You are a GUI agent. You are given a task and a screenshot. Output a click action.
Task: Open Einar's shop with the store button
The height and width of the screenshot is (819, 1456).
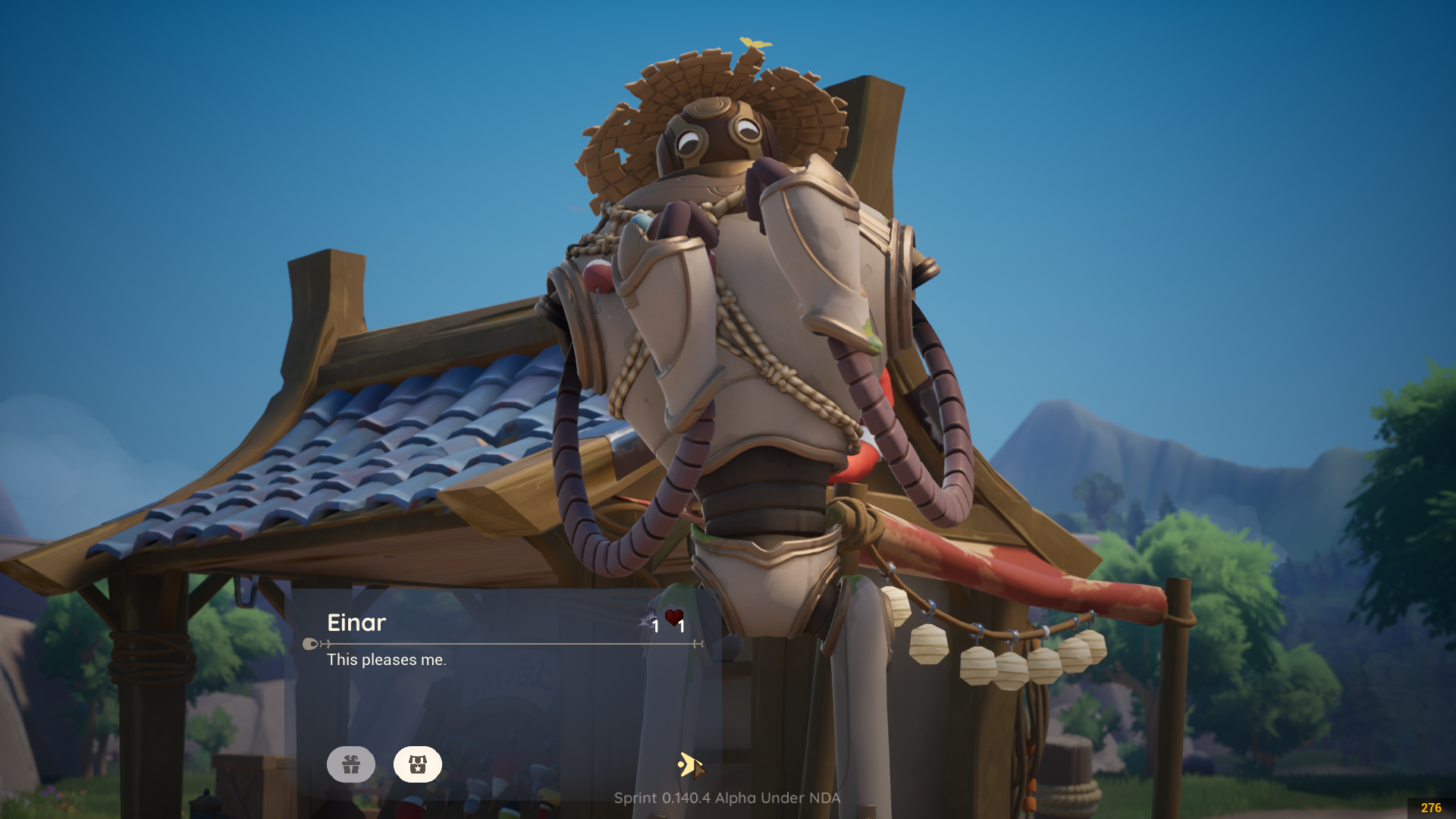coord(417,764)
